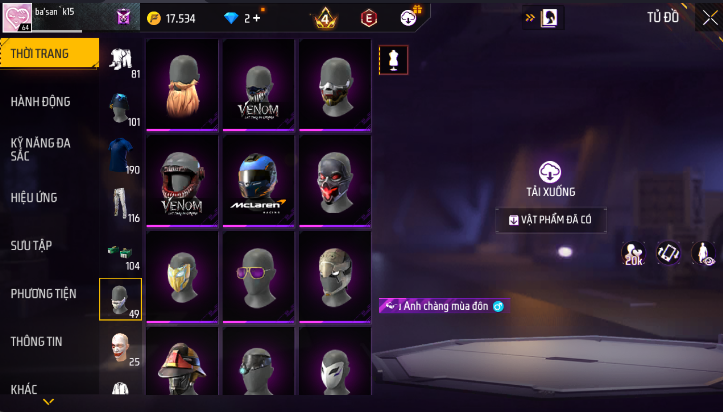Switch to the HÀNH ĐỘNG tab
The height and width of the screenshot is (412, 723).
click(x=39, y=102)
